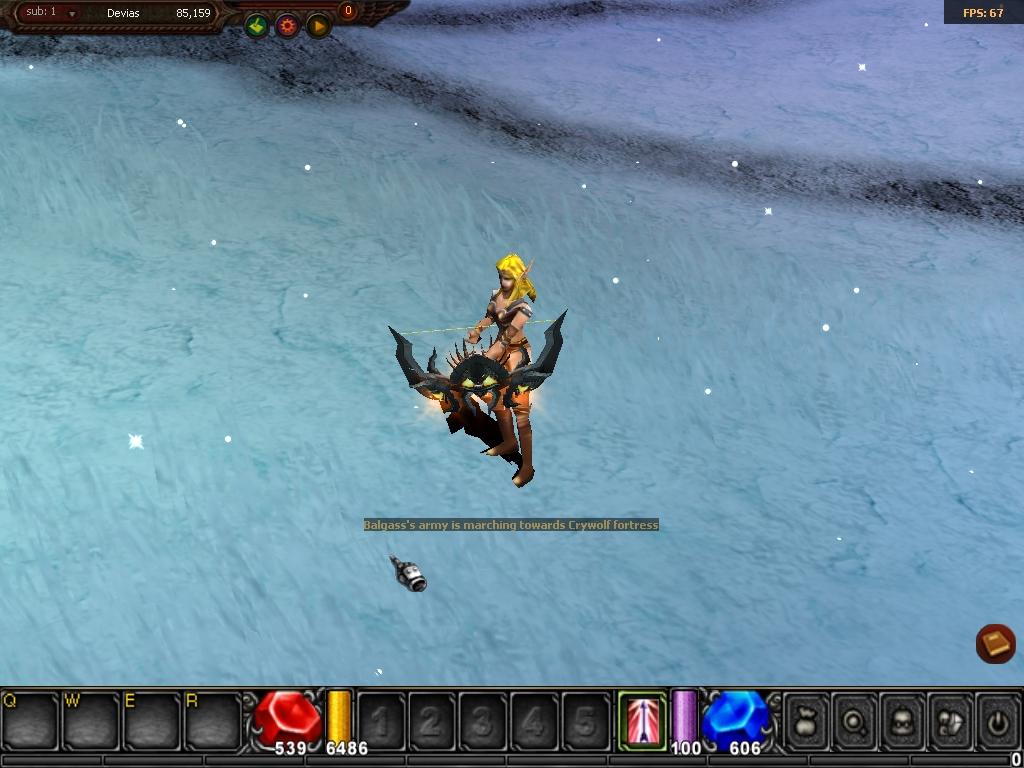Click the orange play arrow button
This screenshot has height=768, width=1024.
pyautogui.click(x=318, y=26)
